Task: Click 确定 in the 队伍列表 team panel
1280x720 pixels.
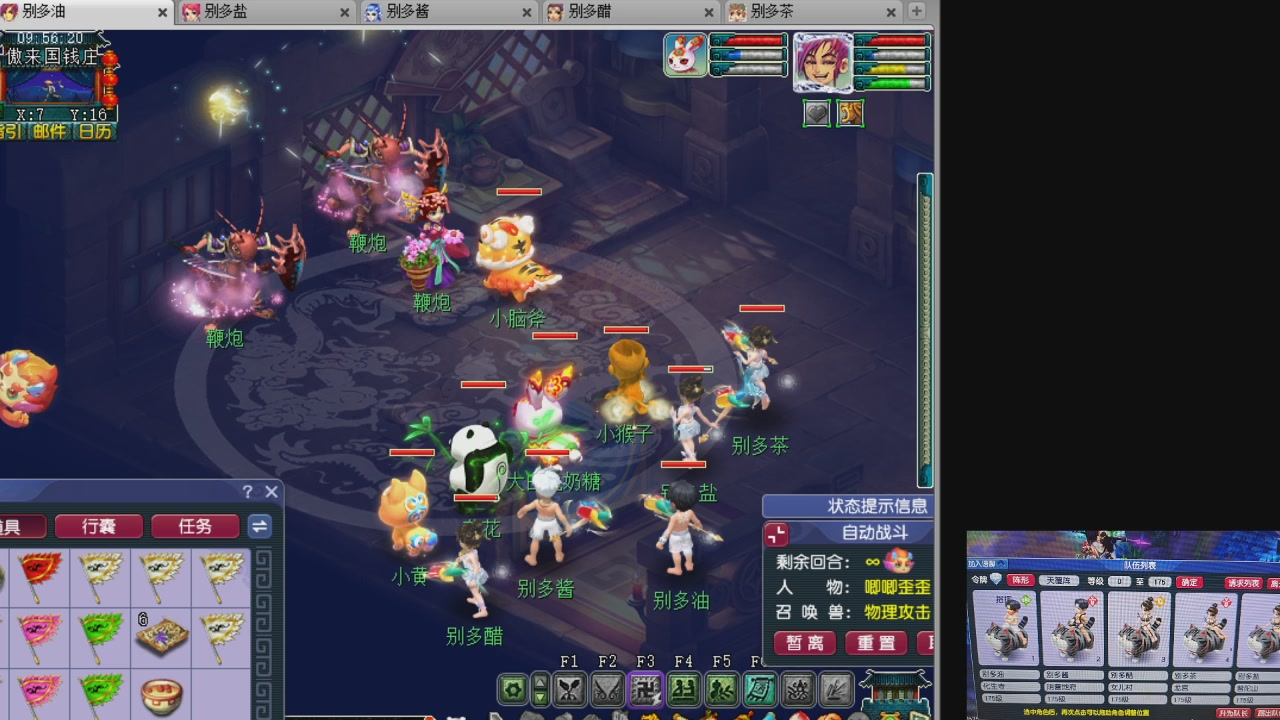Action: [x=1189, y=582]
